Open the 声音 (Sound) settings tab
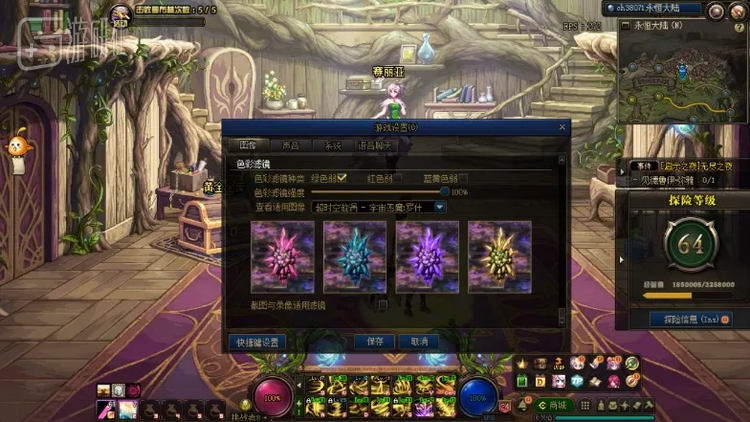750x422 pixels. (290, 145)
